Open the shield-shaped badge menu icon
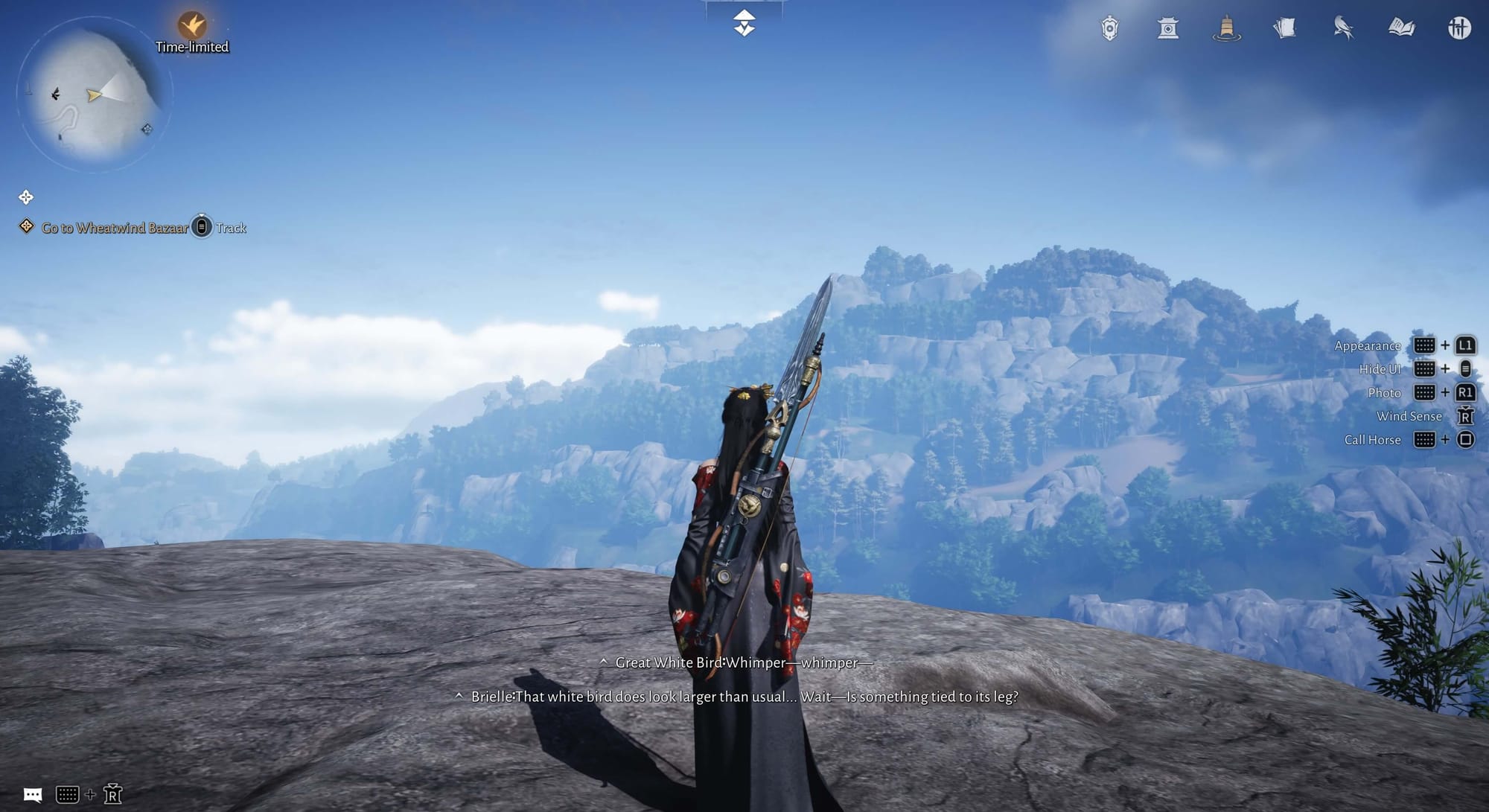 point(1109,29)
